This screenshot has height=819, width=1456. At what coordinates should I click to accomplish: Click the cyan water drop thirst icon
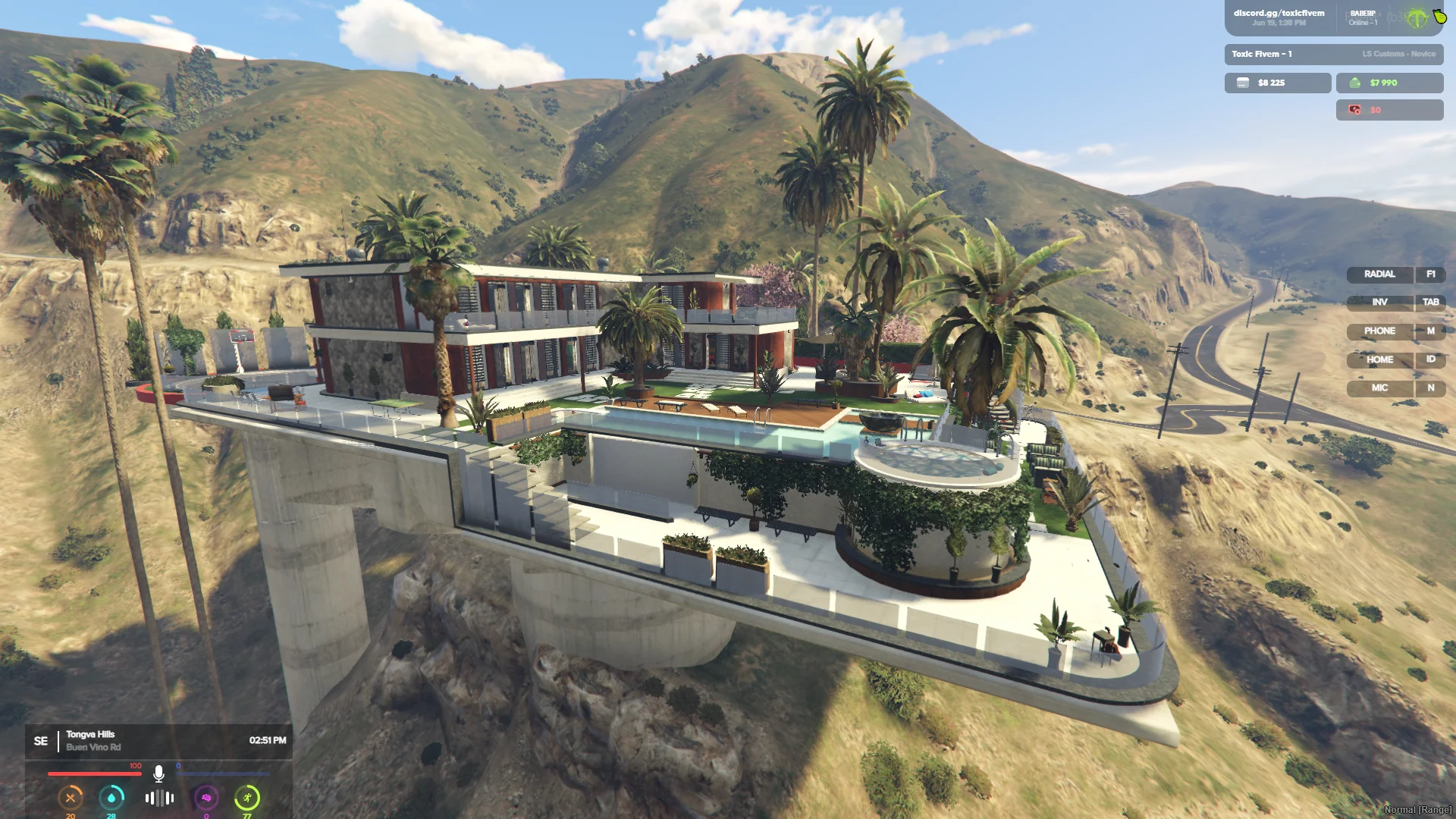point(111,798)
